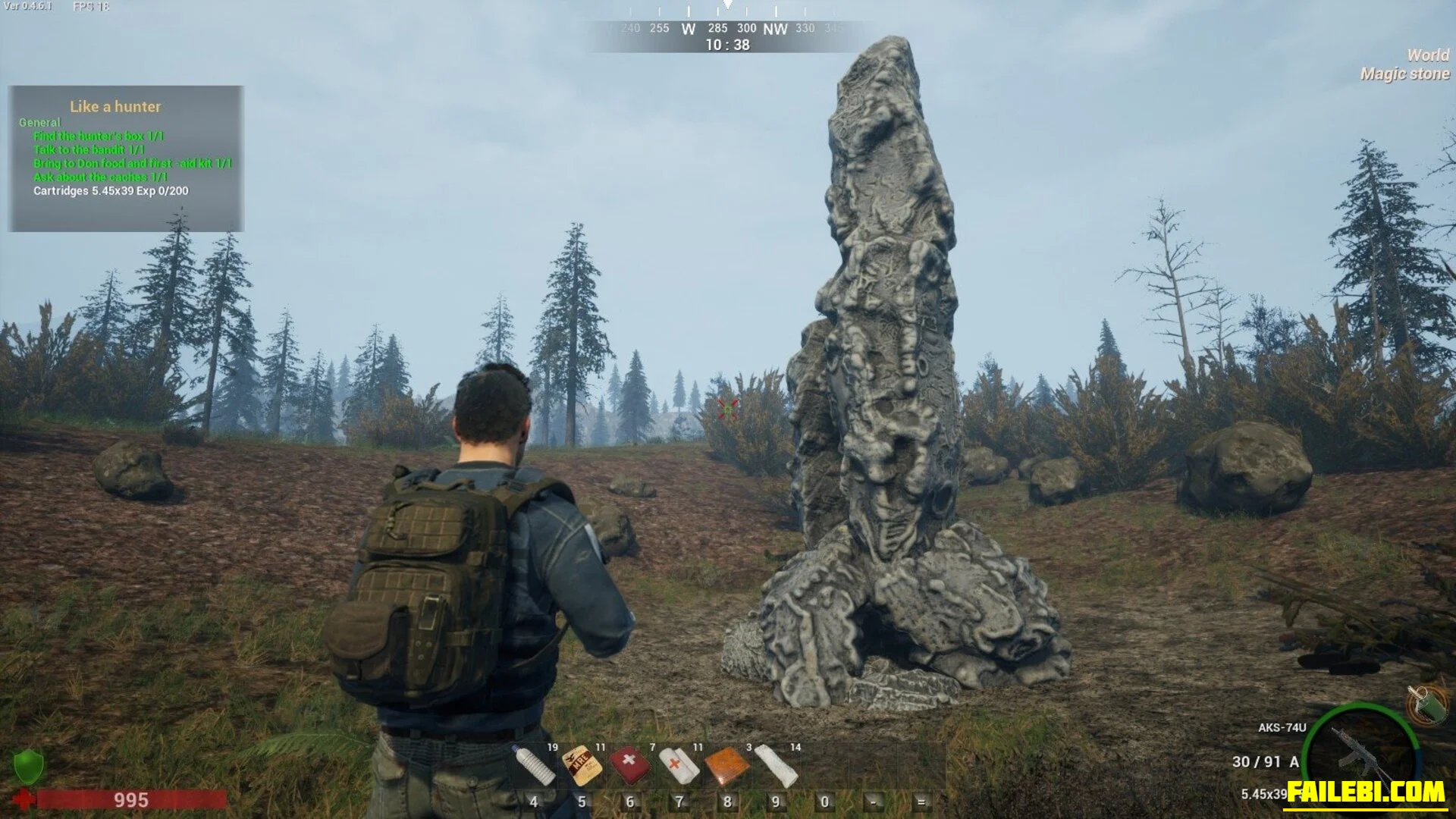The image size is (1456, 819).
Task: Click the compass heading bar
Action: click(x=726, y=29)
